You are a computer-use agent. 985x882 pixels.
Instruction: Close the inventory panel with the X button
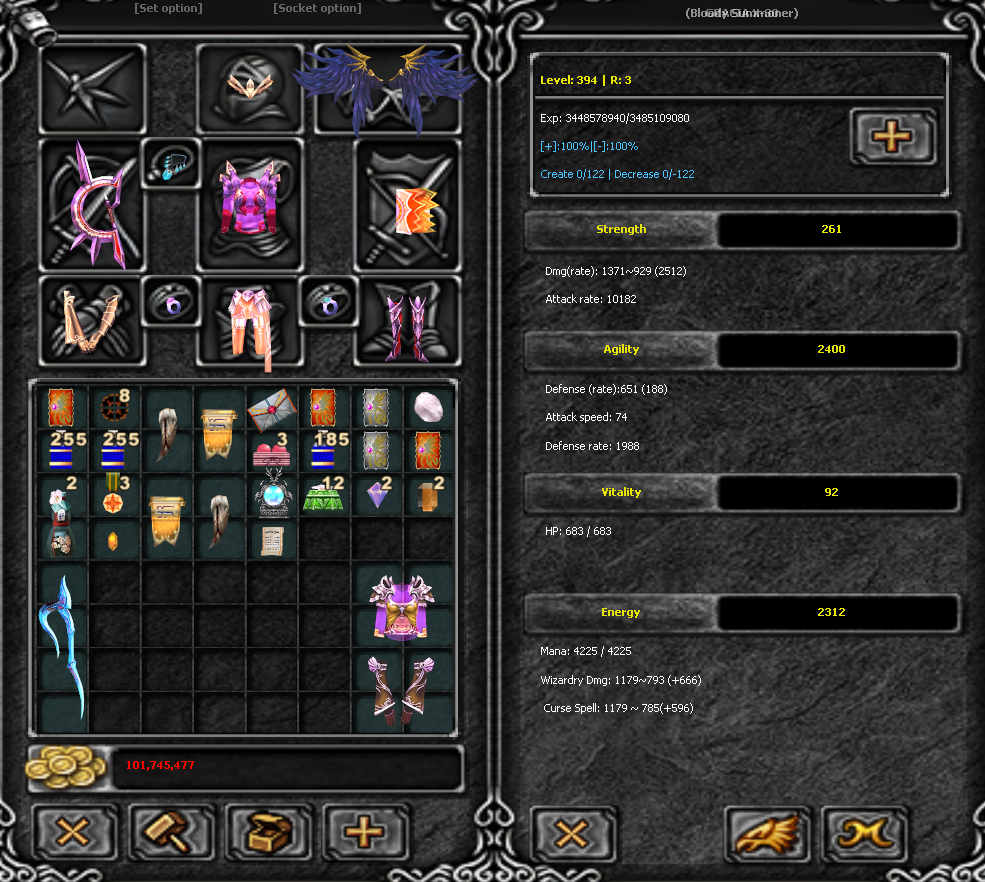[72, 831]
